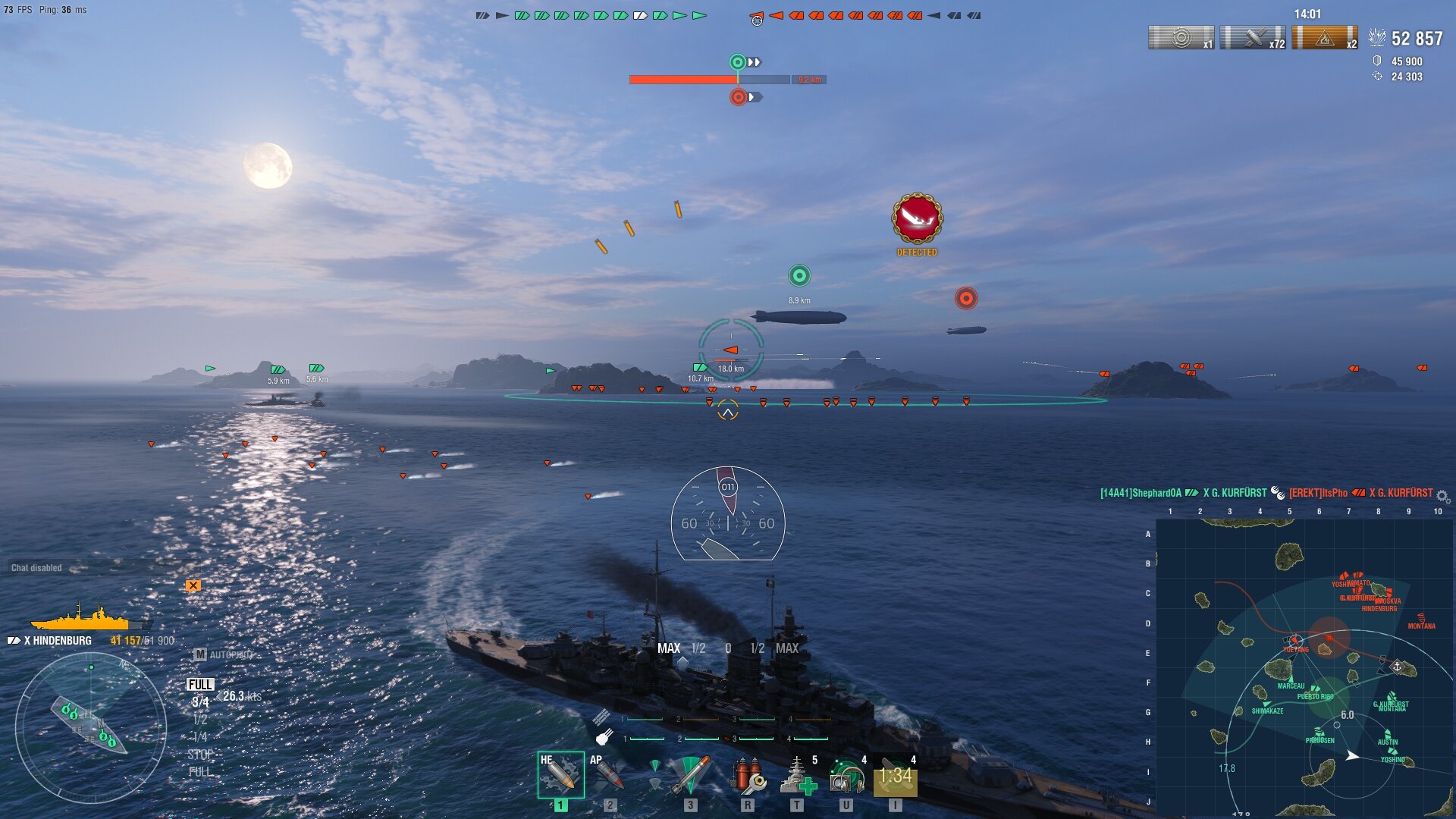Open the minimap settings gear
1456x819 pixels.
tap(1442, 497)
